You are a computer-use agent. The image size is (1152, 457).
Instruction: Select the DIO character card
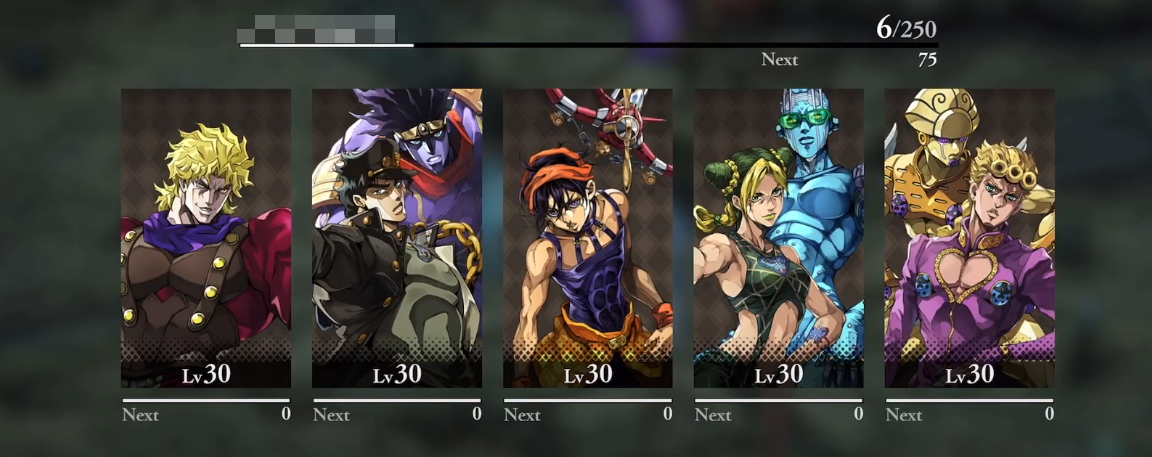(206, 238)
